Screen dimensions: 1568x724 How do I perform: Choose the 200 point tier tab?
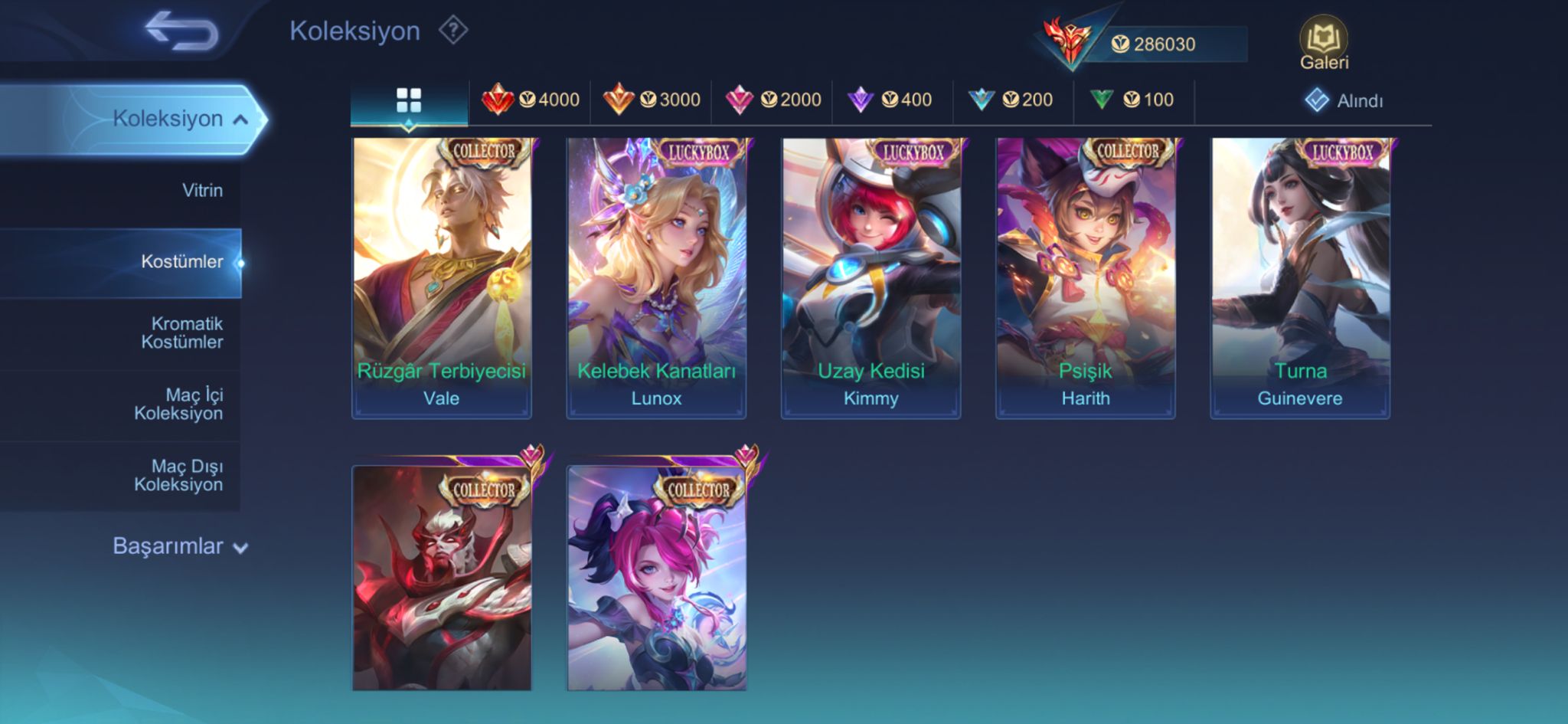tap(1011, 100)
